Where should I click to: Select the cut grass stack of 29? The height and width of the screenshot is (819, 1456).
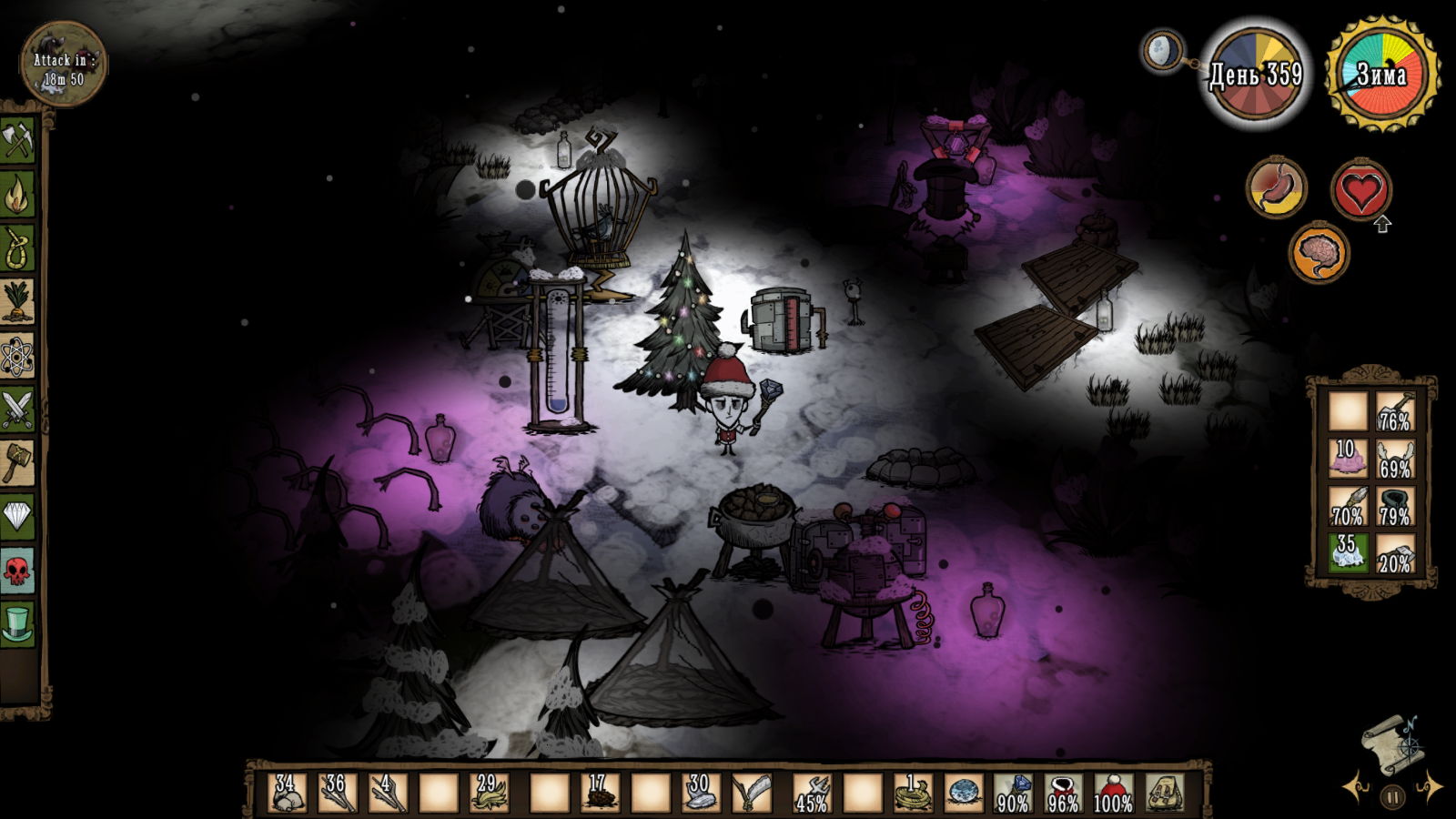489,793
